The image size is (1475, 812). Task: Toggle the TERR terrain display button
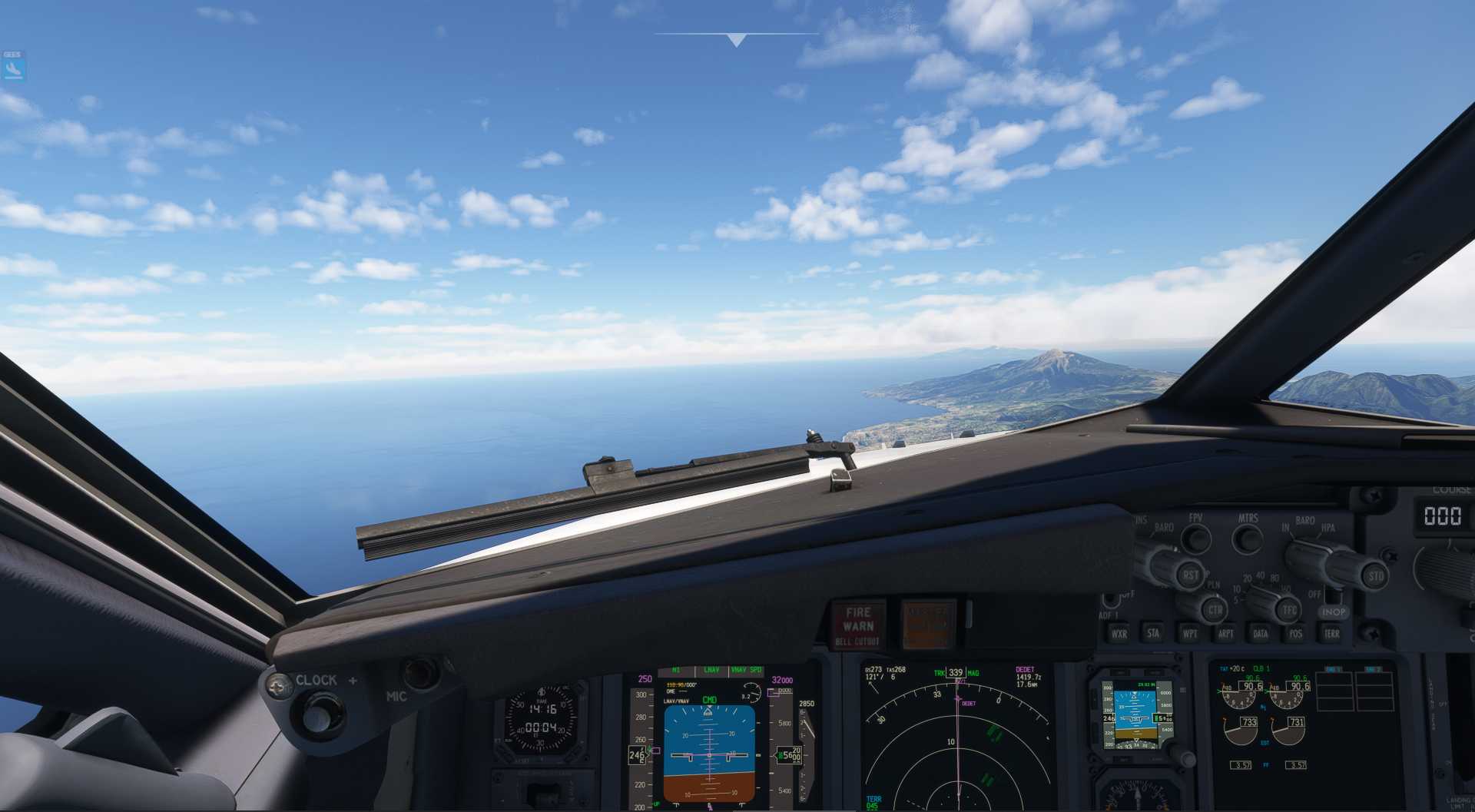click(1331, 634)
